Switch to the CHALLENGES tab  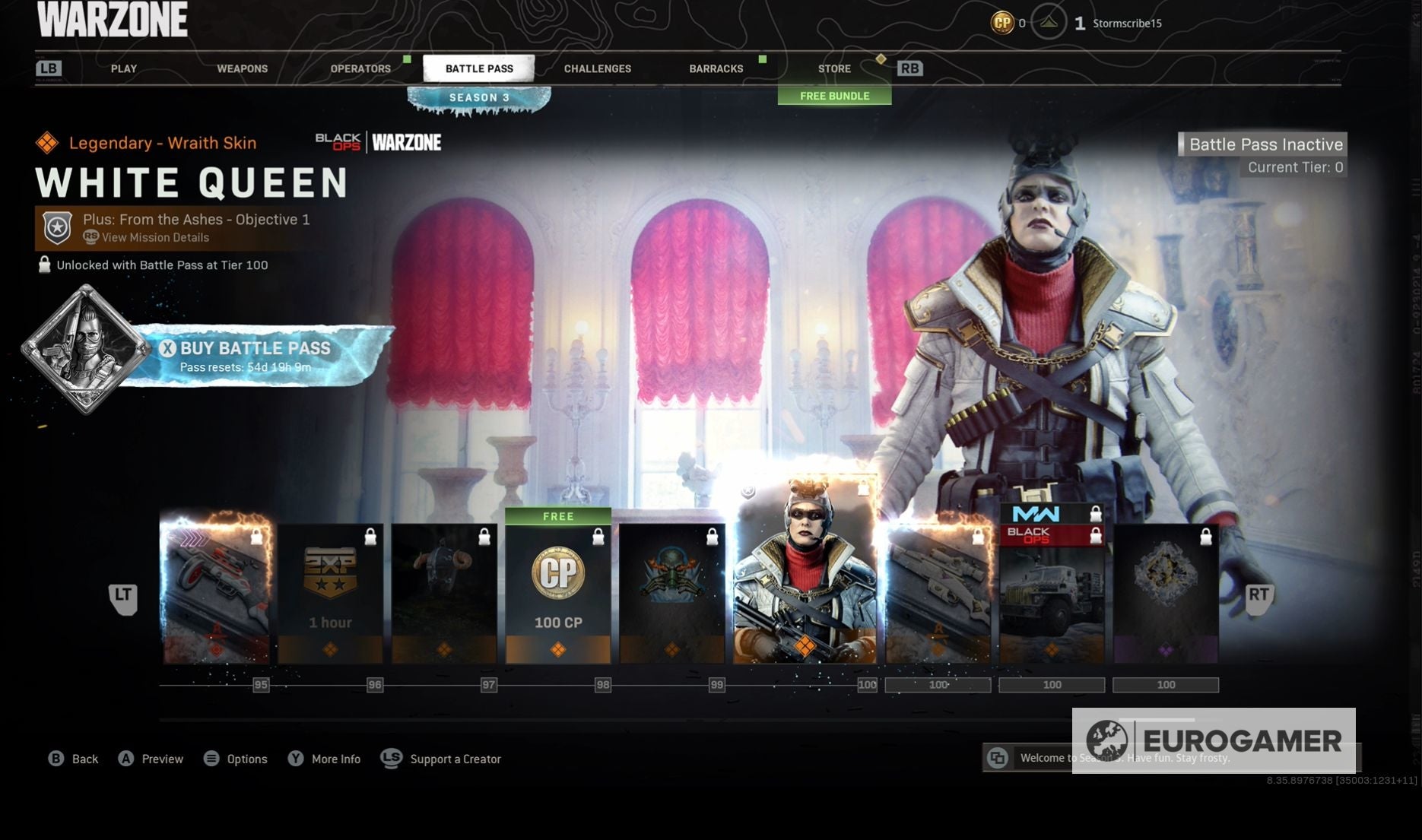click(x=598, y=68)
